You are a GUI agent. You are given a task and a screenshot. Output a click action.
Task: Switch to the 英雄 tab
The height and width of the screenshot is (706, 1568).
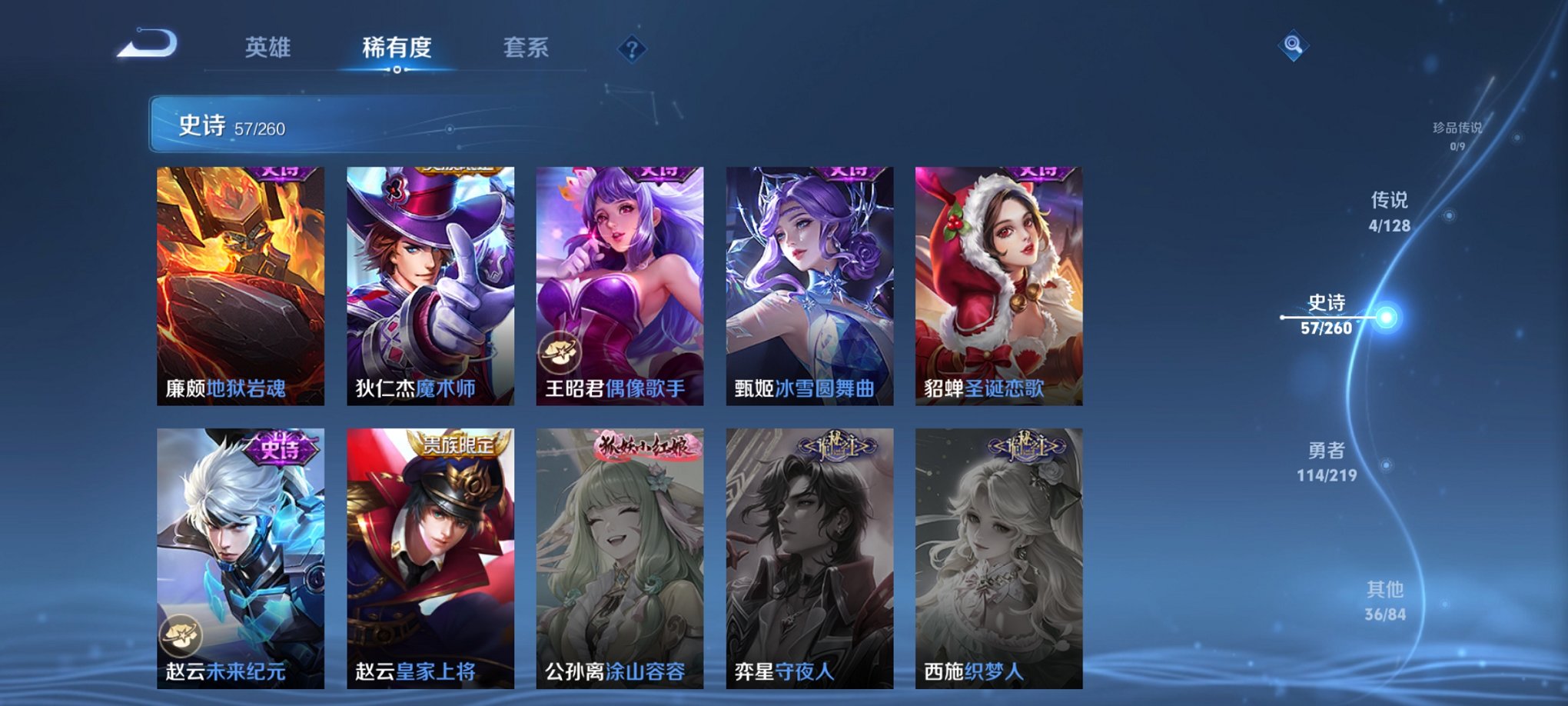(x=267, y=48)
